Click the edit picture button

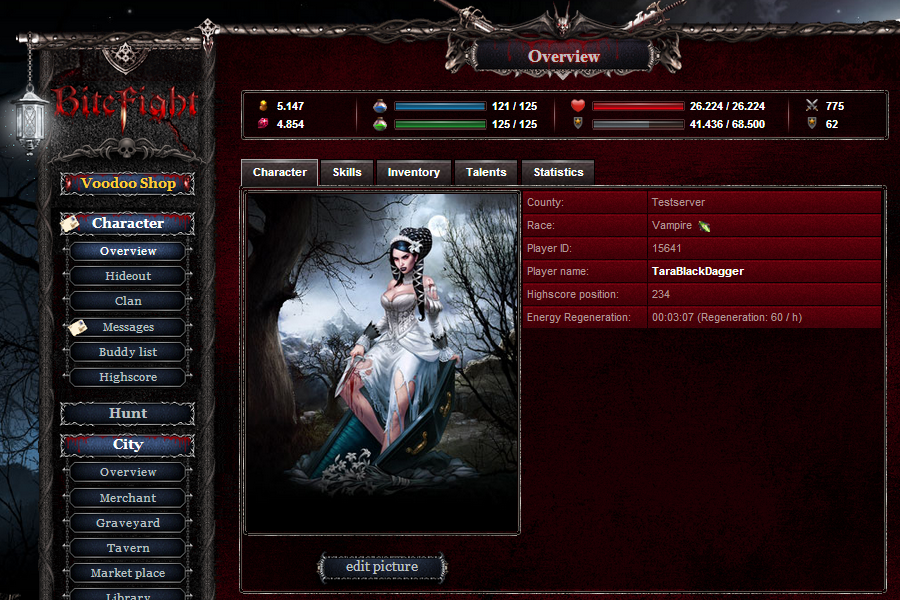pos(382,567)
